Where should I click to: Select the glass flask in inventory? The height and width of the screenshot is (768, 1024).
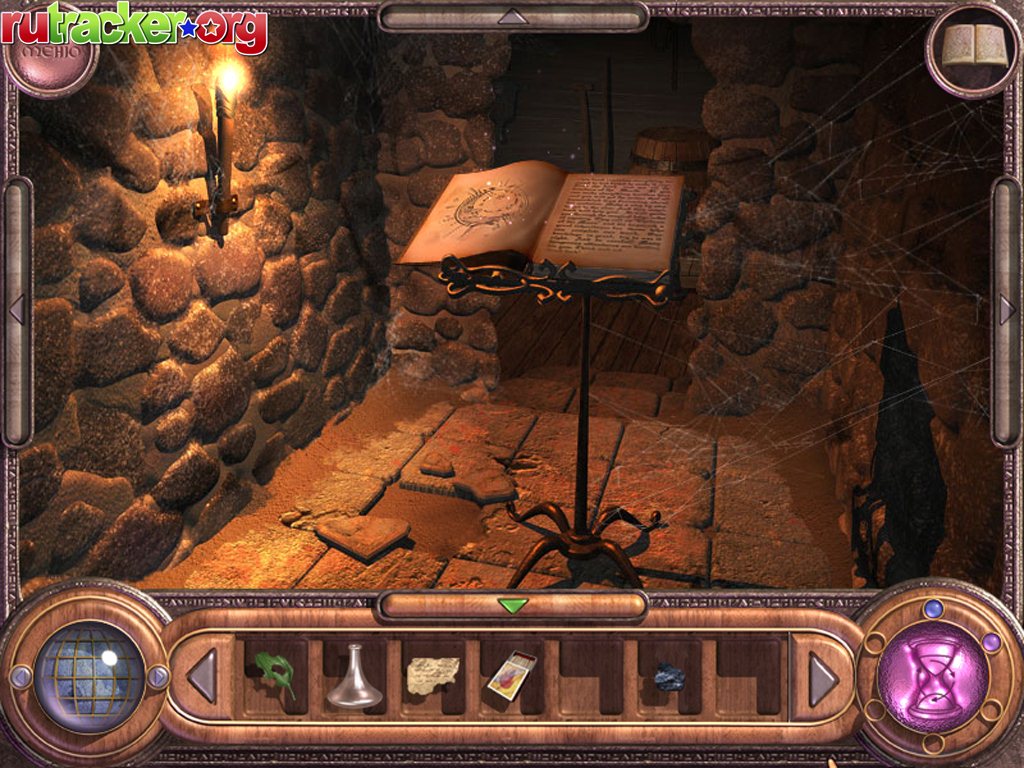(354, 676)
